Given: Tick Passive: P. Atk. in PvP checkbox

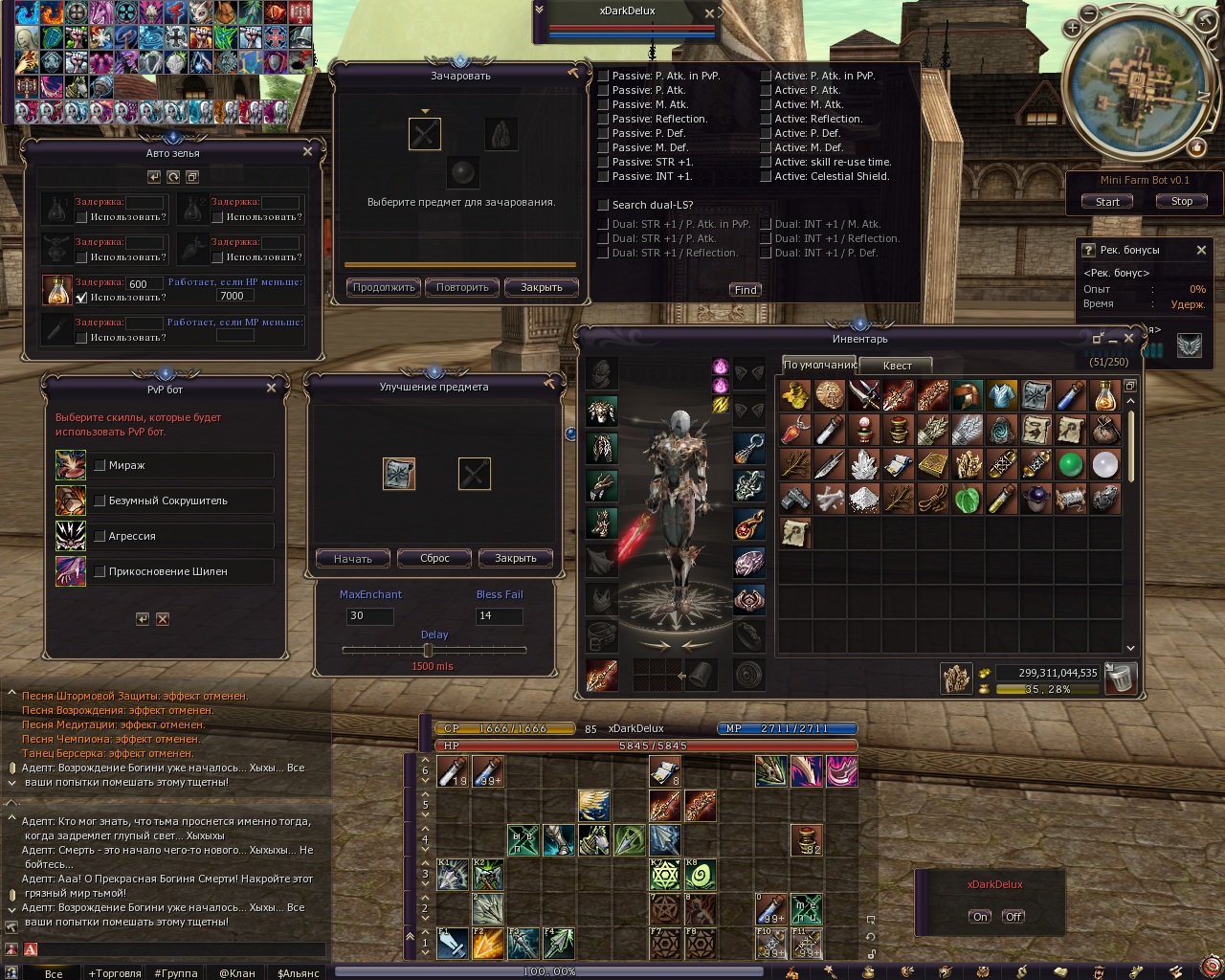Looking at the screenshot, I should 604,76.
